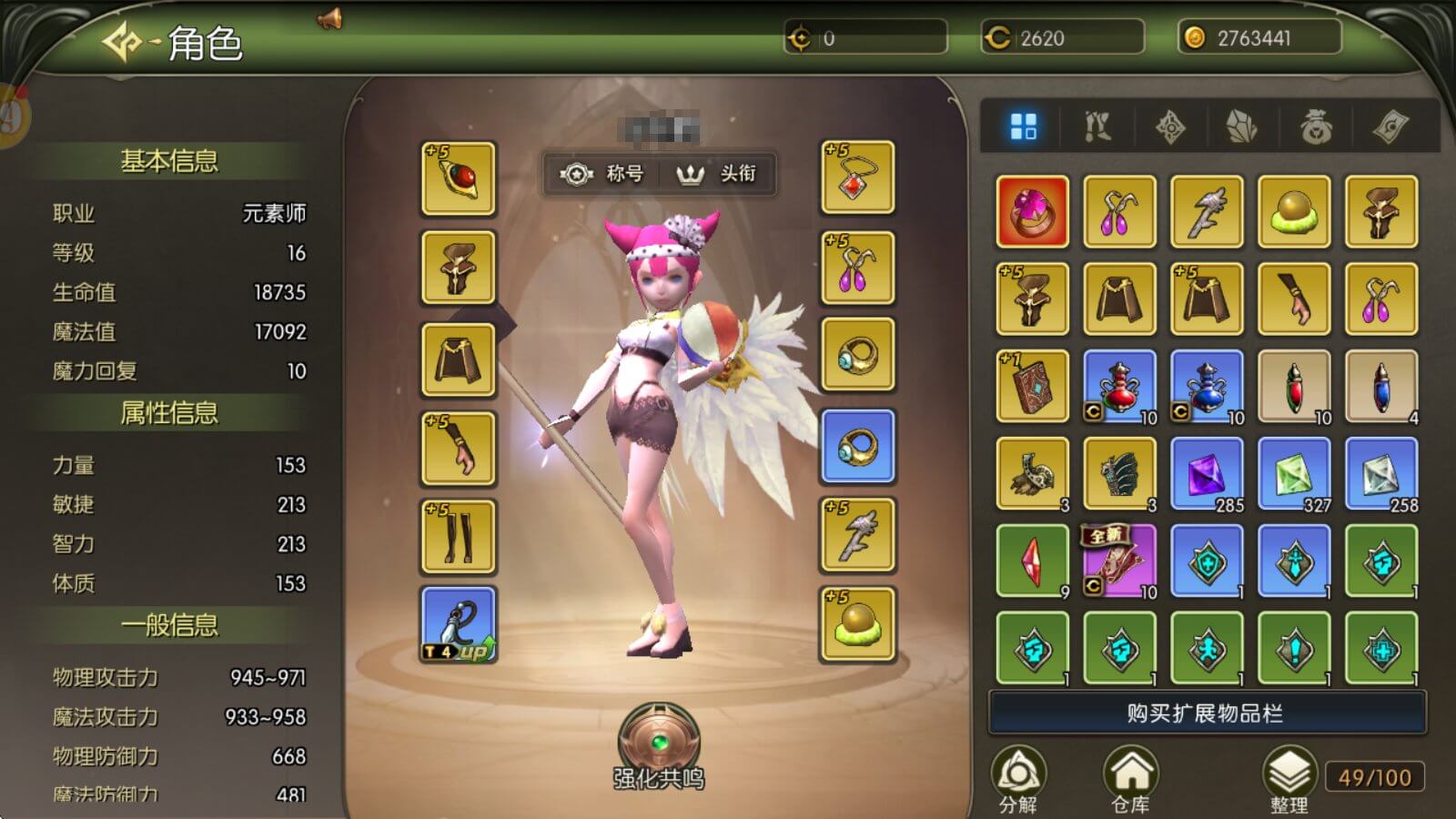
Task: Switch to the crystal gems inventory tab
Action: (x=1242, y=127)
